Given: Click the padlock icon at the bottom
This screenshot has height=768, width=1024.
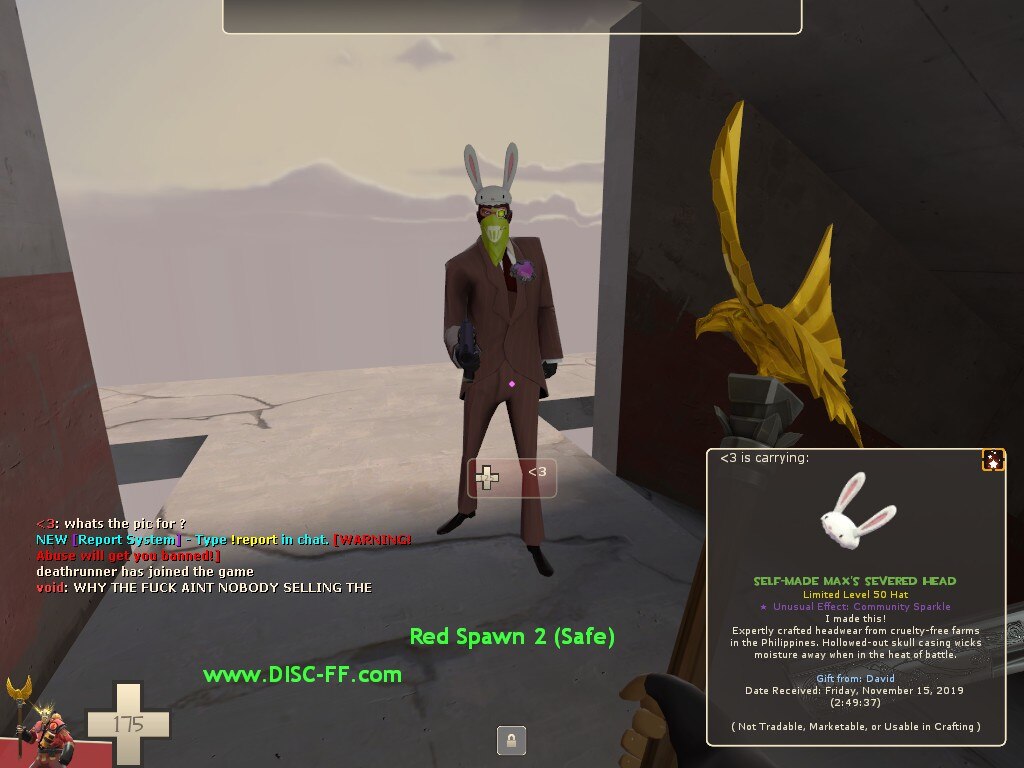Looking at the screenshot, I should (511, 741).
